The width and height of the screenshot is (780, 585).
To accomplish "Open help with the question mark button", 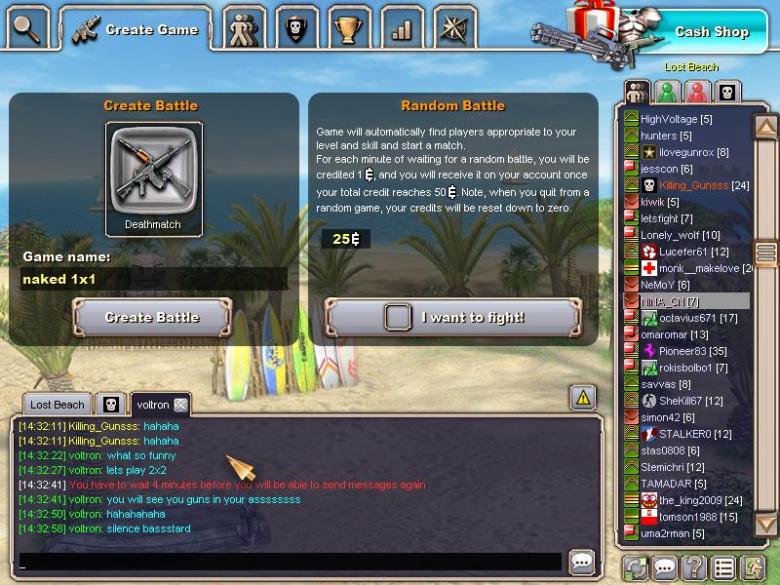I will pos(692,568).
